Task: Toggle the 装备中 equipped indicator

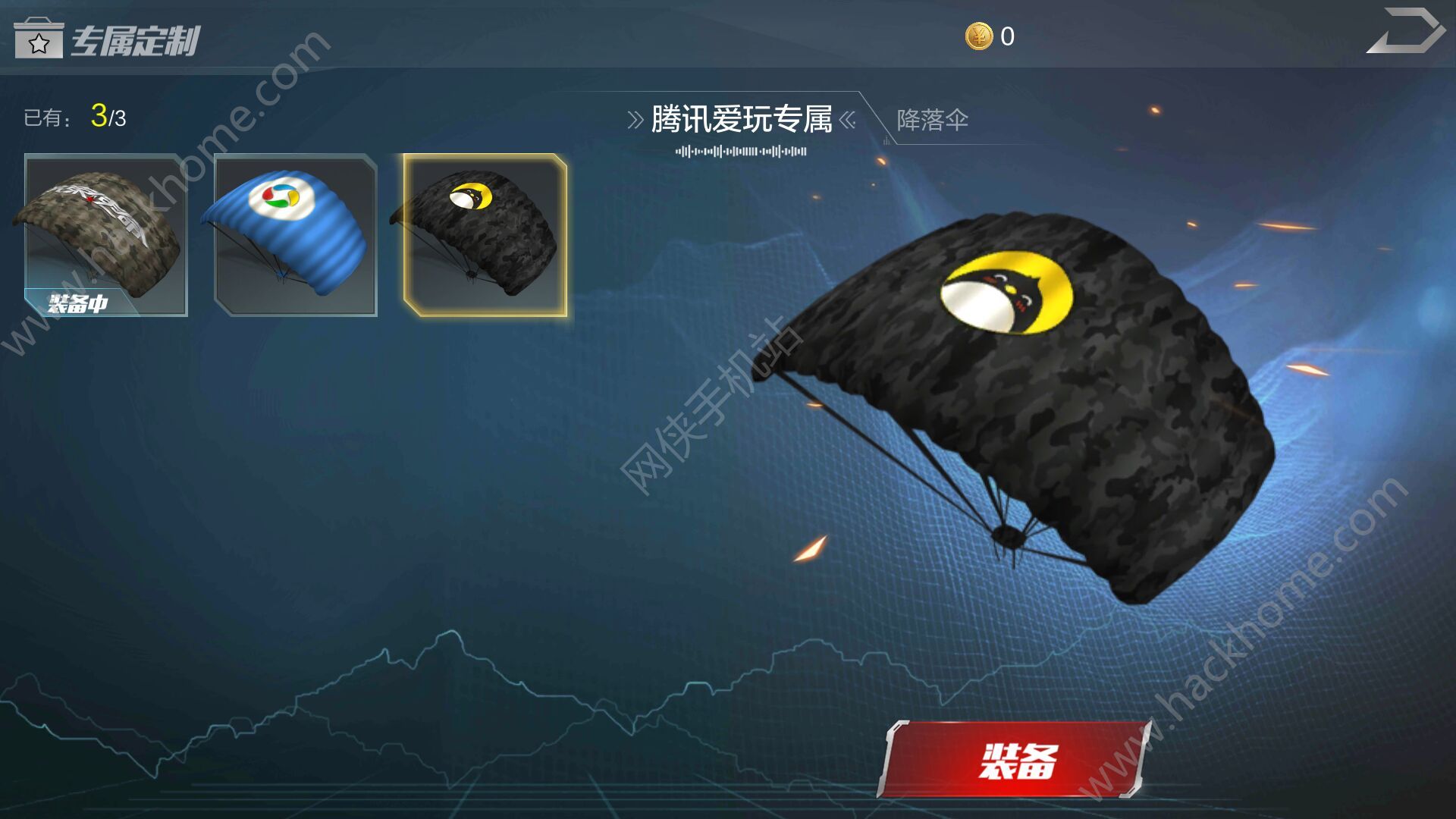Action: (x=78, y=303)
